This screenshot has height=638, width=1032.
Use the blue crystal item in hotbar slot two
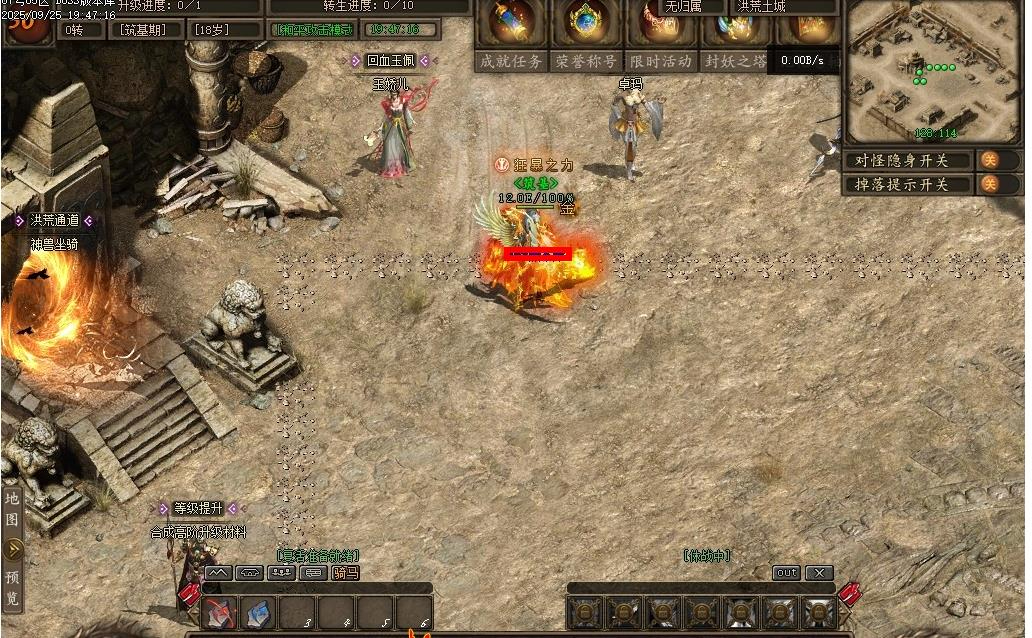(259, 613)
